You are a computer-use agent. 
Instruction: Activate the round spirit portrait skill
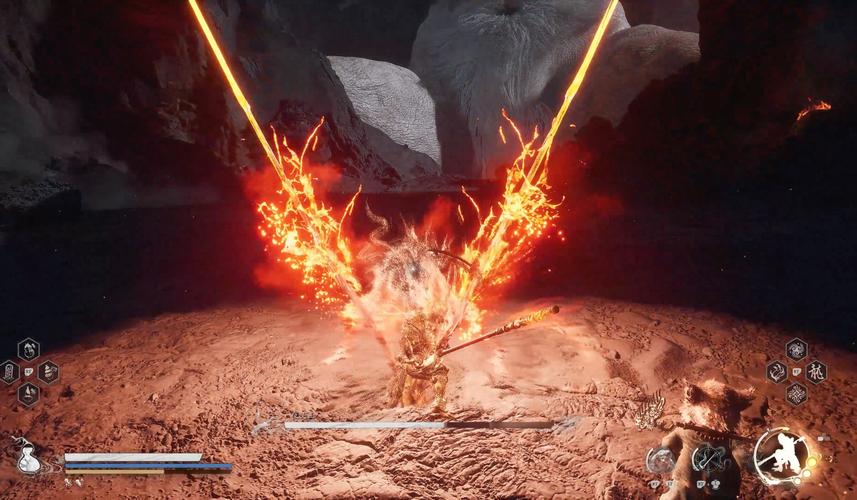coord(661,459)
